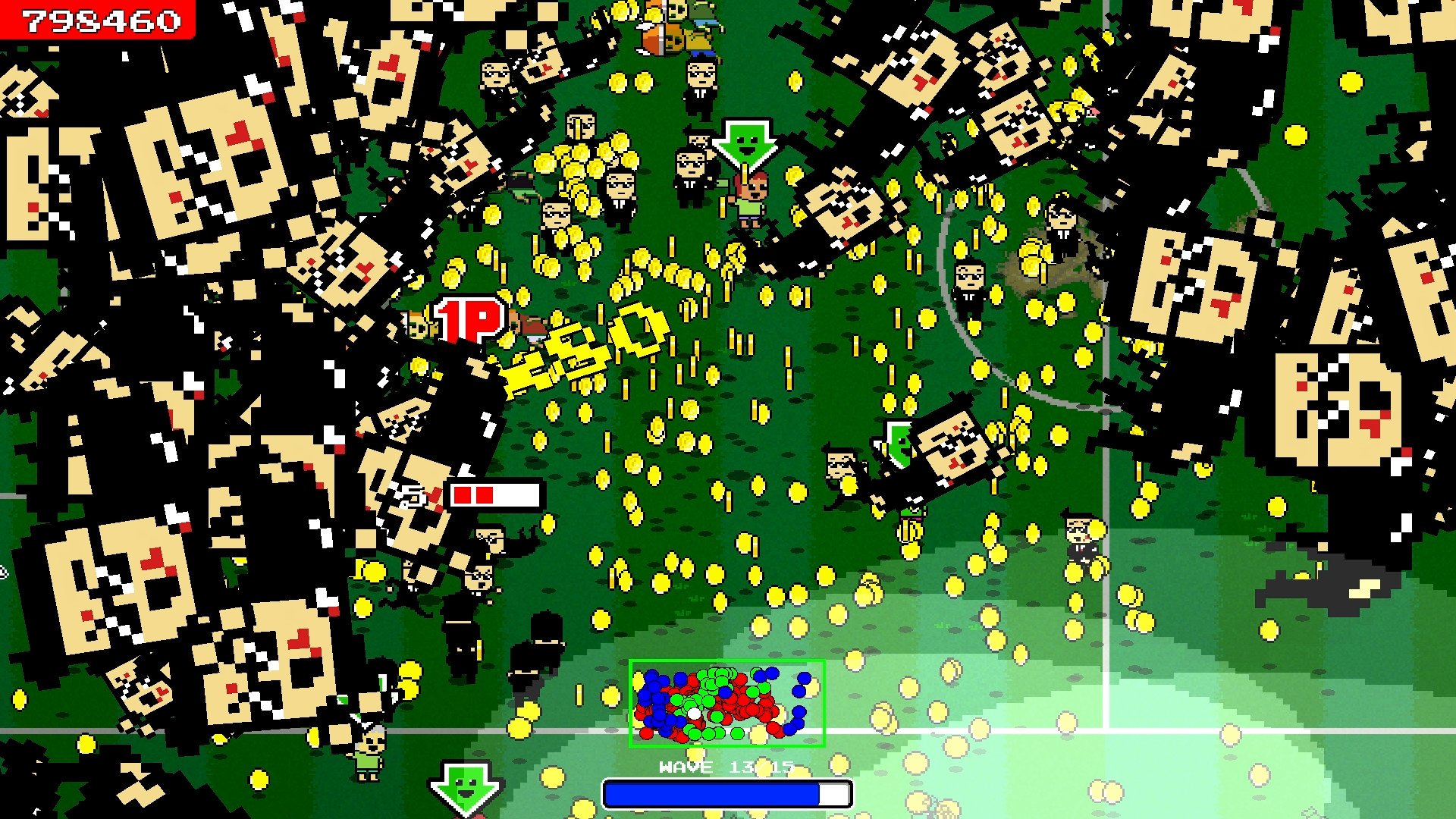
Task: Click the health bar with two red segments
Action: tap(497, 494)
